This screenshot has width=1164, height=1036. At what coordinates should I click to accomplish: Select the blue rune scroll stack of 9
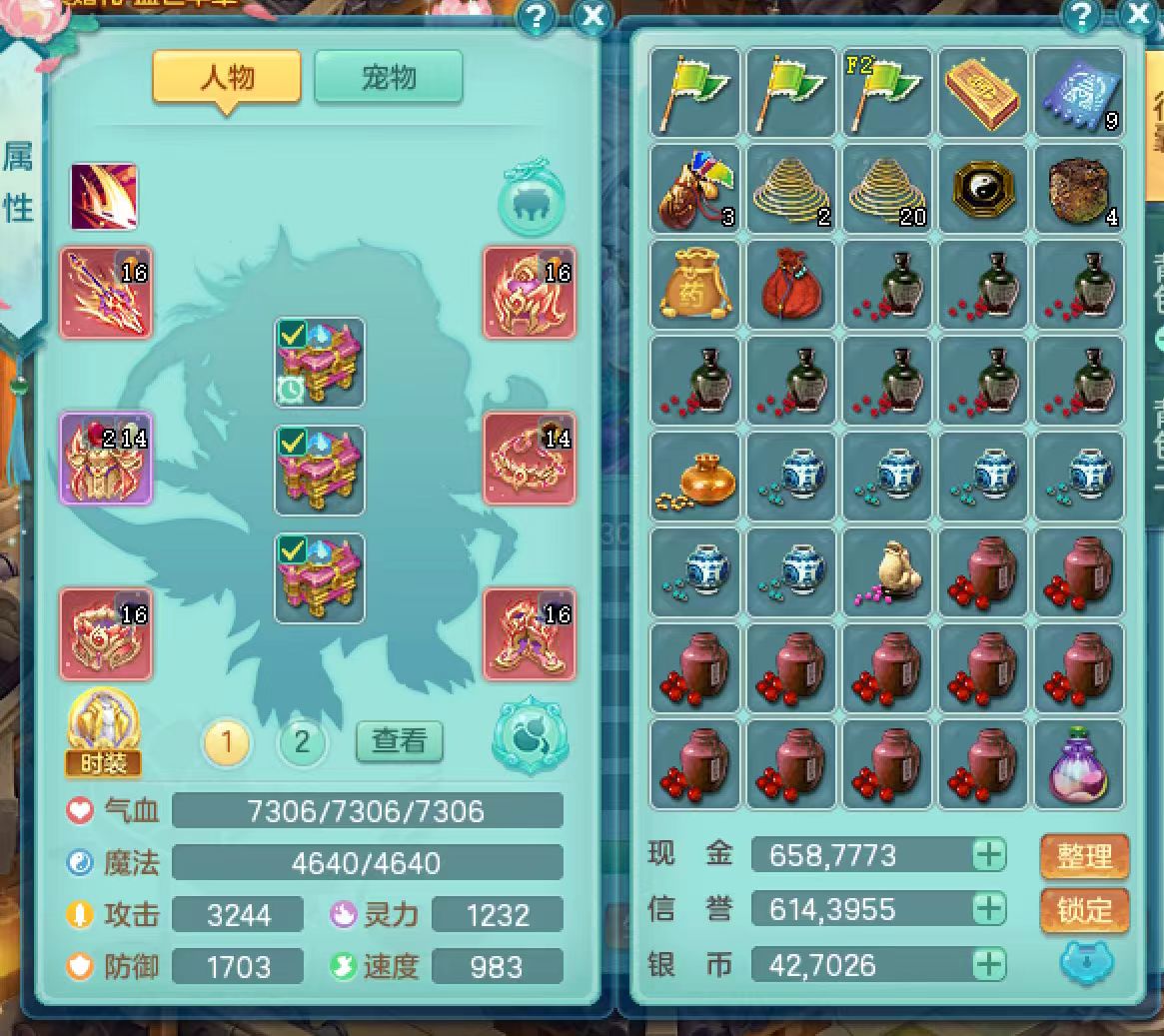pyautogui.click(x=1078, y=92)
